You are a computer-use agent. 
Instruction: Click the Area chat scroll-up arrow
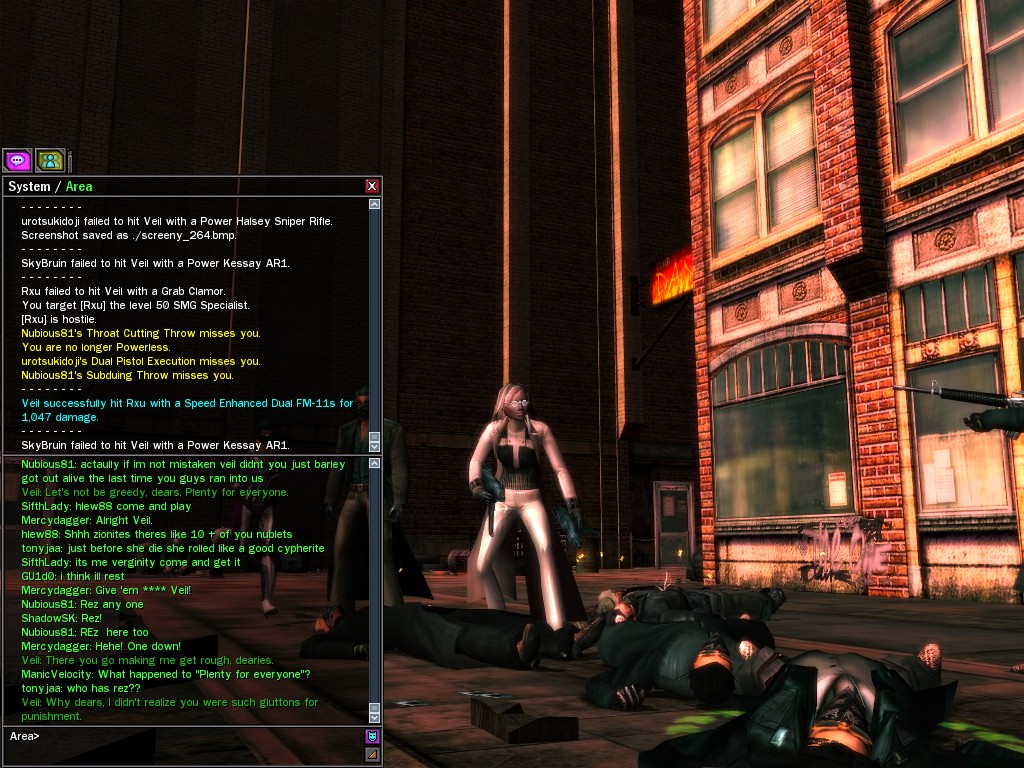(x=375, y=463)
